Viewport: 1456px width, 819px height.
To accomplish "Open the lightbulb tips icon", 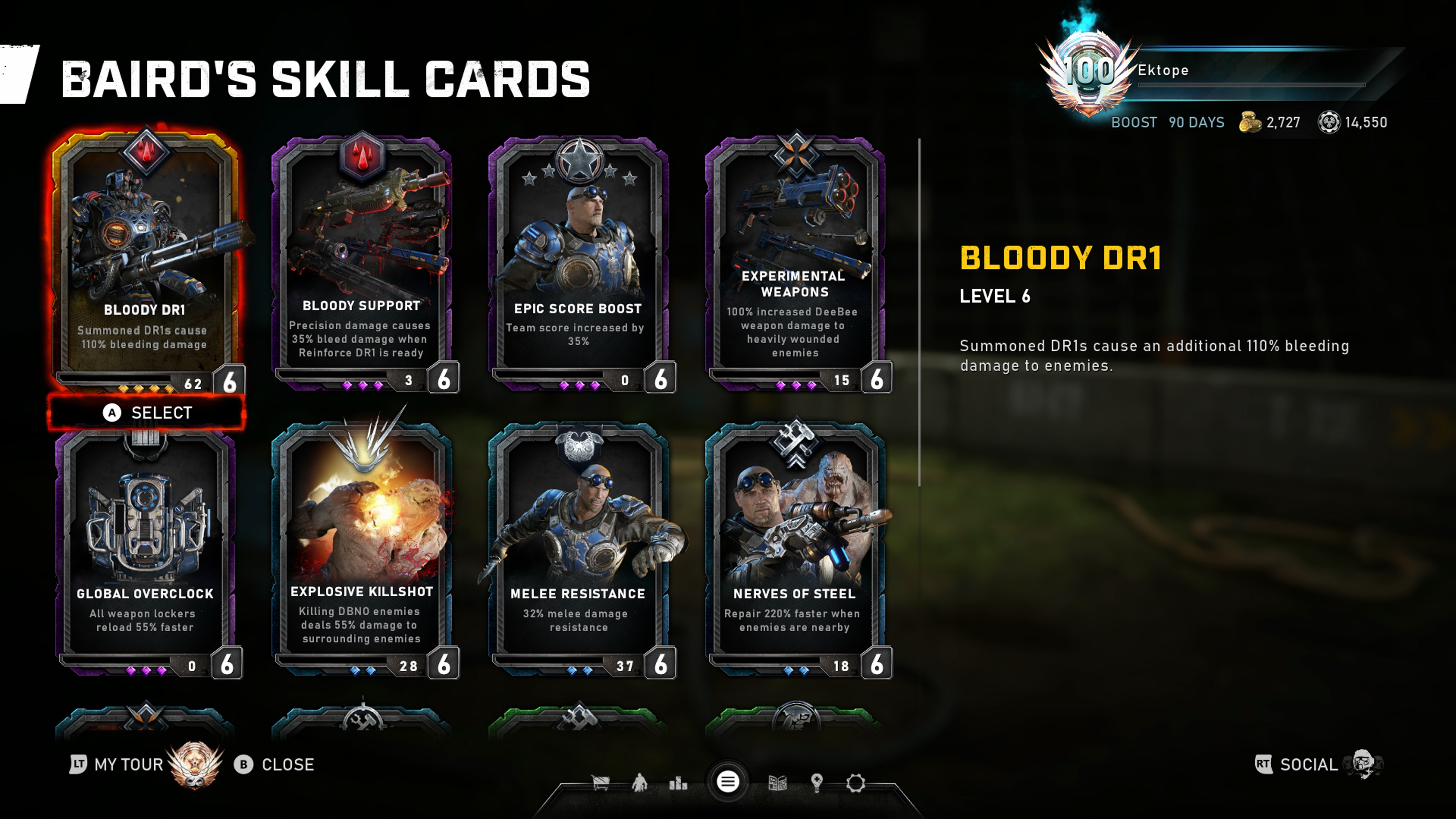I will coord(816,783).
